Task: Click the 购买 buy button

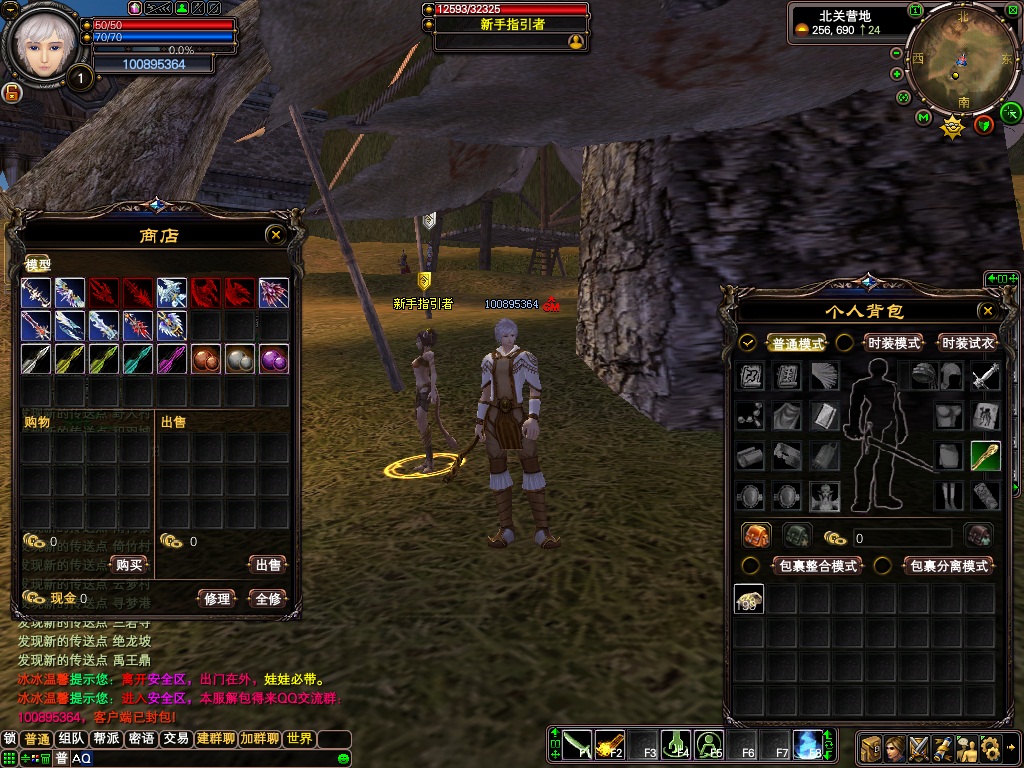Action: [x=130, y=565]
